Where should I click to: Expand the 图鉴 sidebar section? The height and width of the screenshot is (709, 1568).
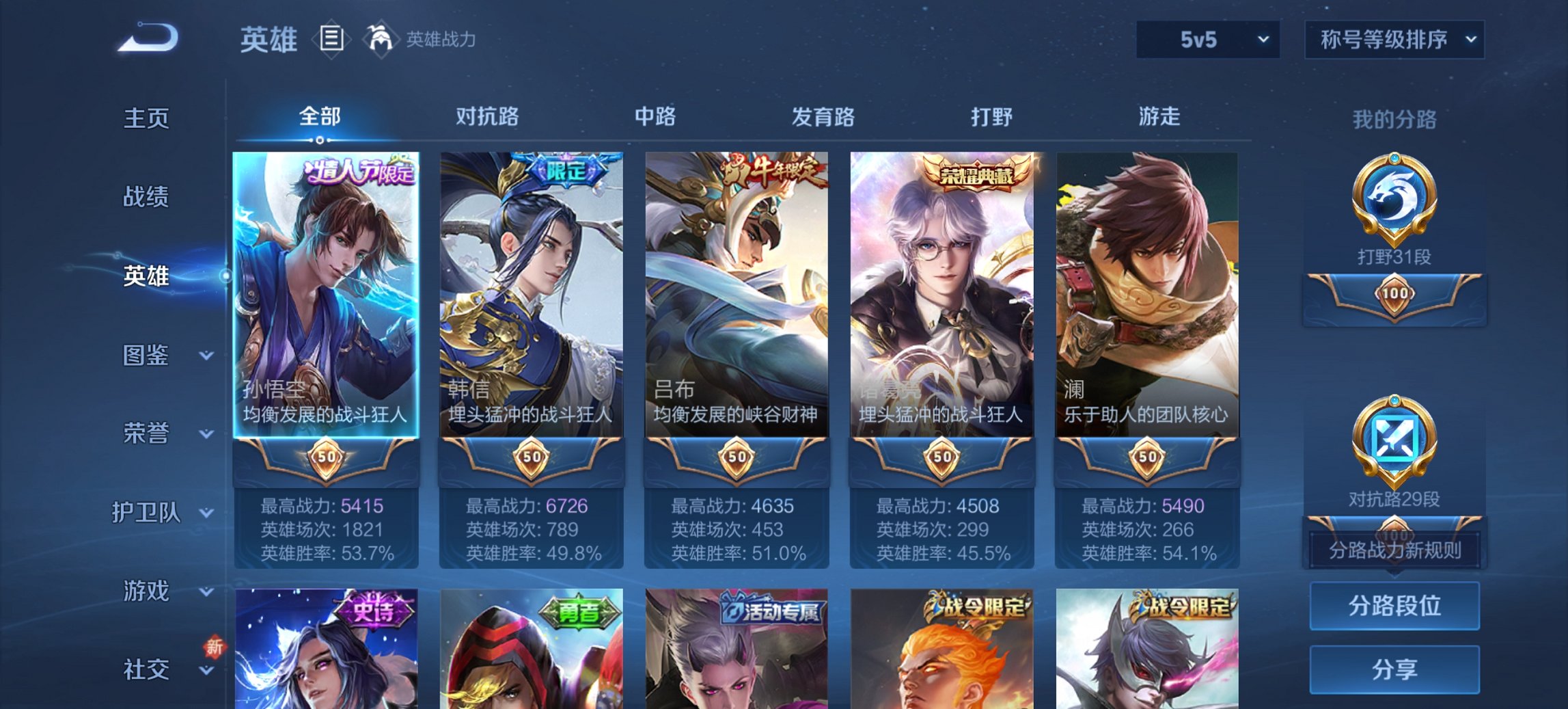click(x=147, y=356)
